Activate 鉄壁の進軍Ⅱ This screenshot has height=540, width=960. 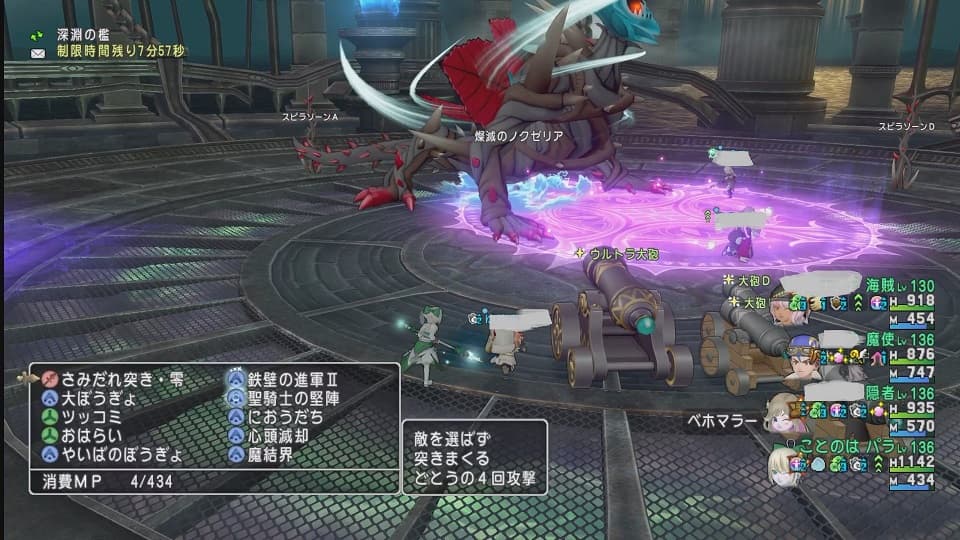[293, 378]
